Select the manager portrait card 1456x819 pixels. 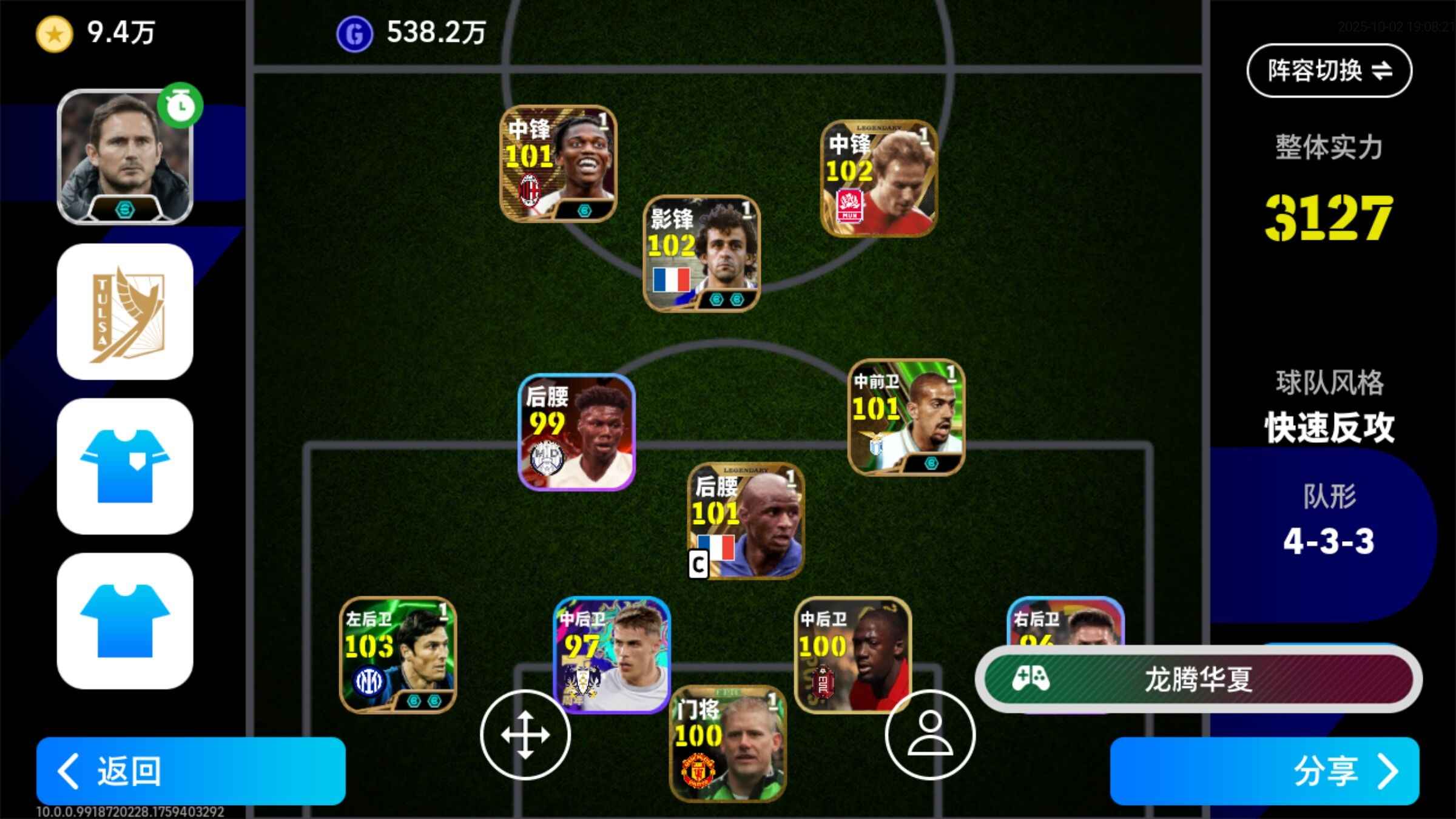pos(125,158)
